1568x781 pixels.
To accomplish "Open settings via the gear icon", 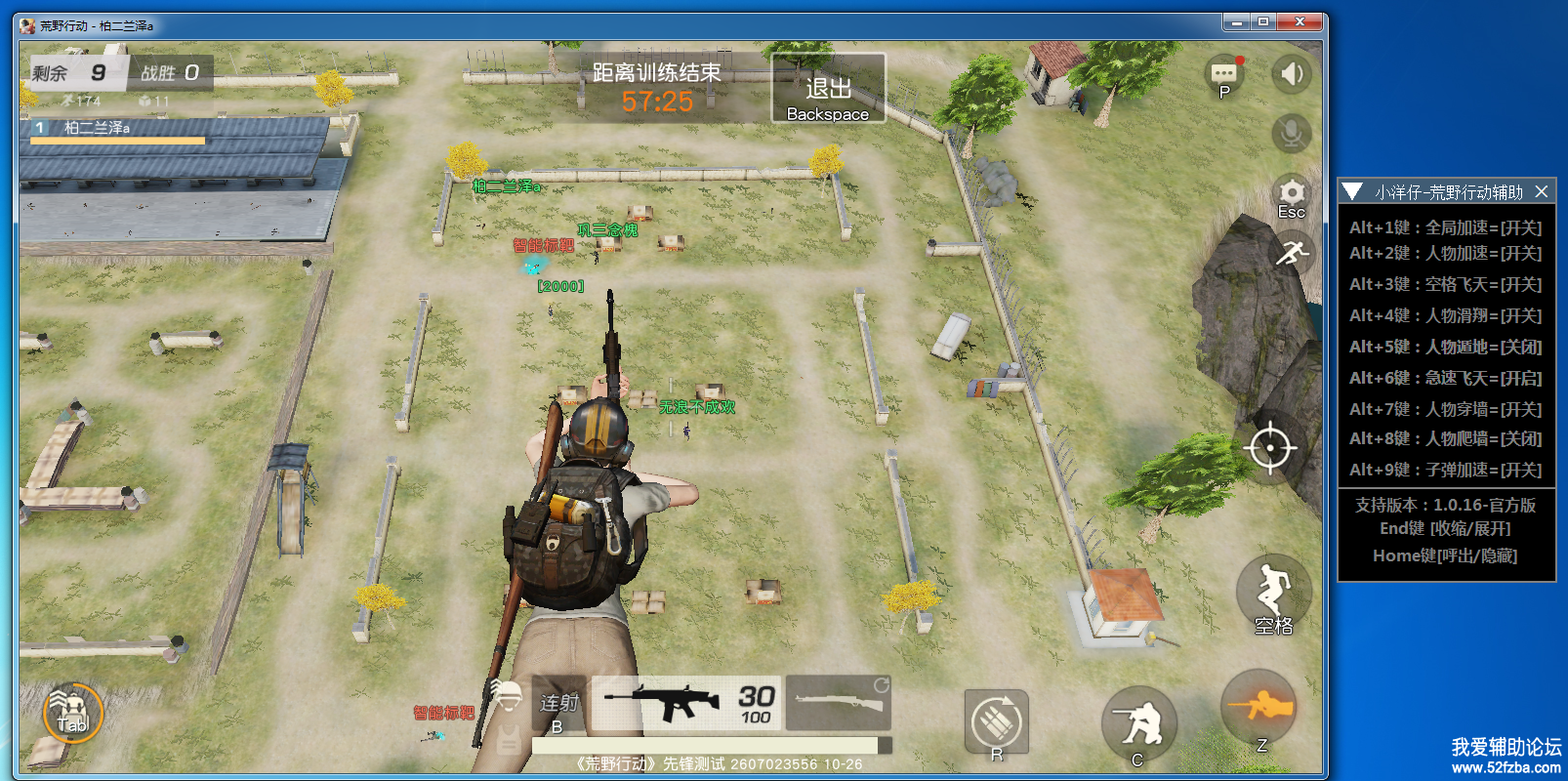I will (x=1291, y=194).
